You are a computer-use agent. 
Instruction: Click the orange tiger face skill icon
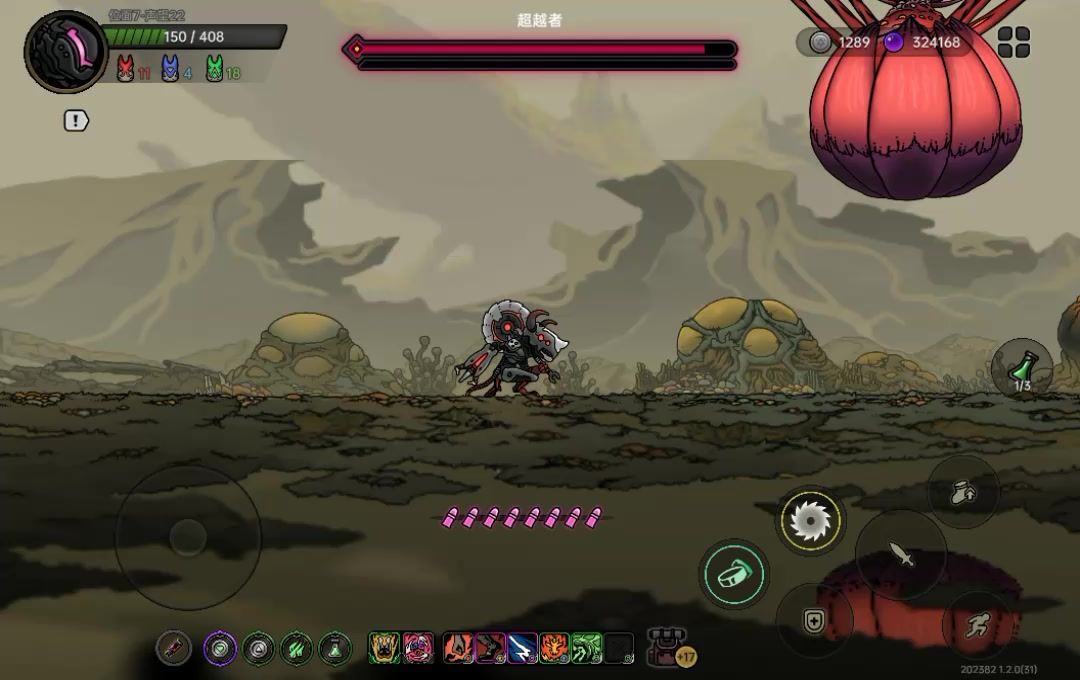pos(554,648)
